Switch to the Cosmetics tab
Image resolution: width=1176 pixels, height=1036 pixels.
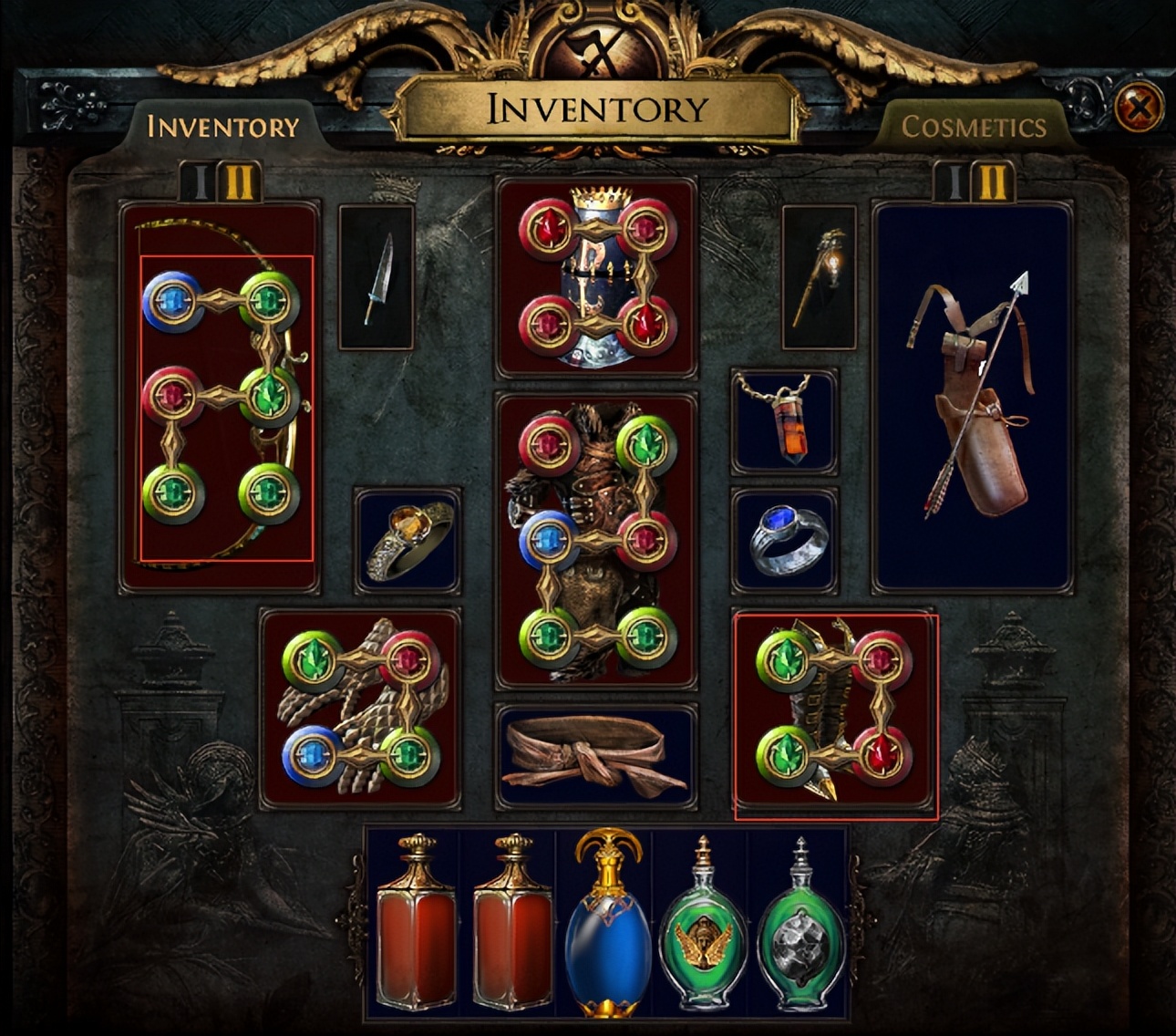(973, 127)
